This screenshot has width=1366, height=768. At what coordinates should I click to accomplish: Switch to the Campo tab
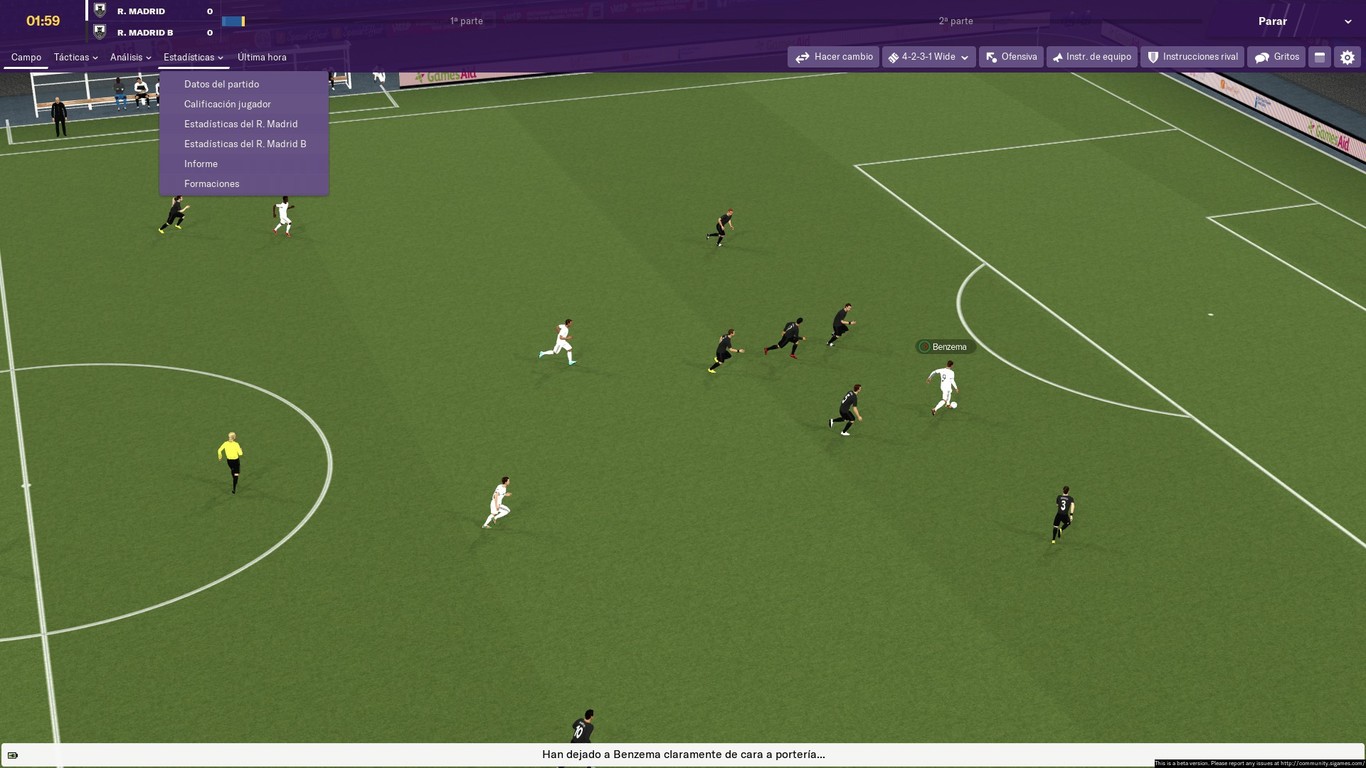click(x=26, y=57)
